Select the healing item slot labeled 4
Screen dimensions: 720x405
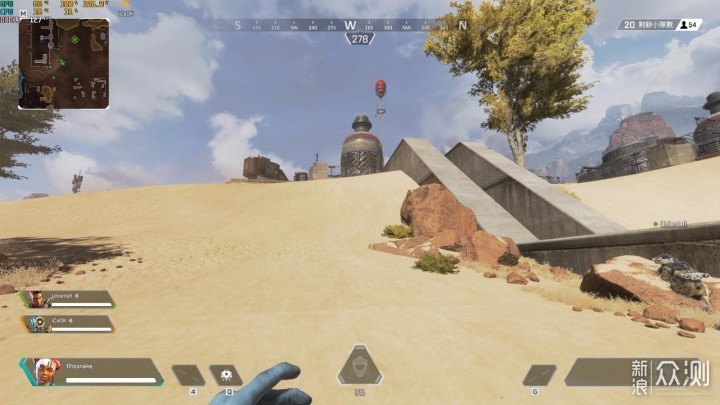(188, 375)
